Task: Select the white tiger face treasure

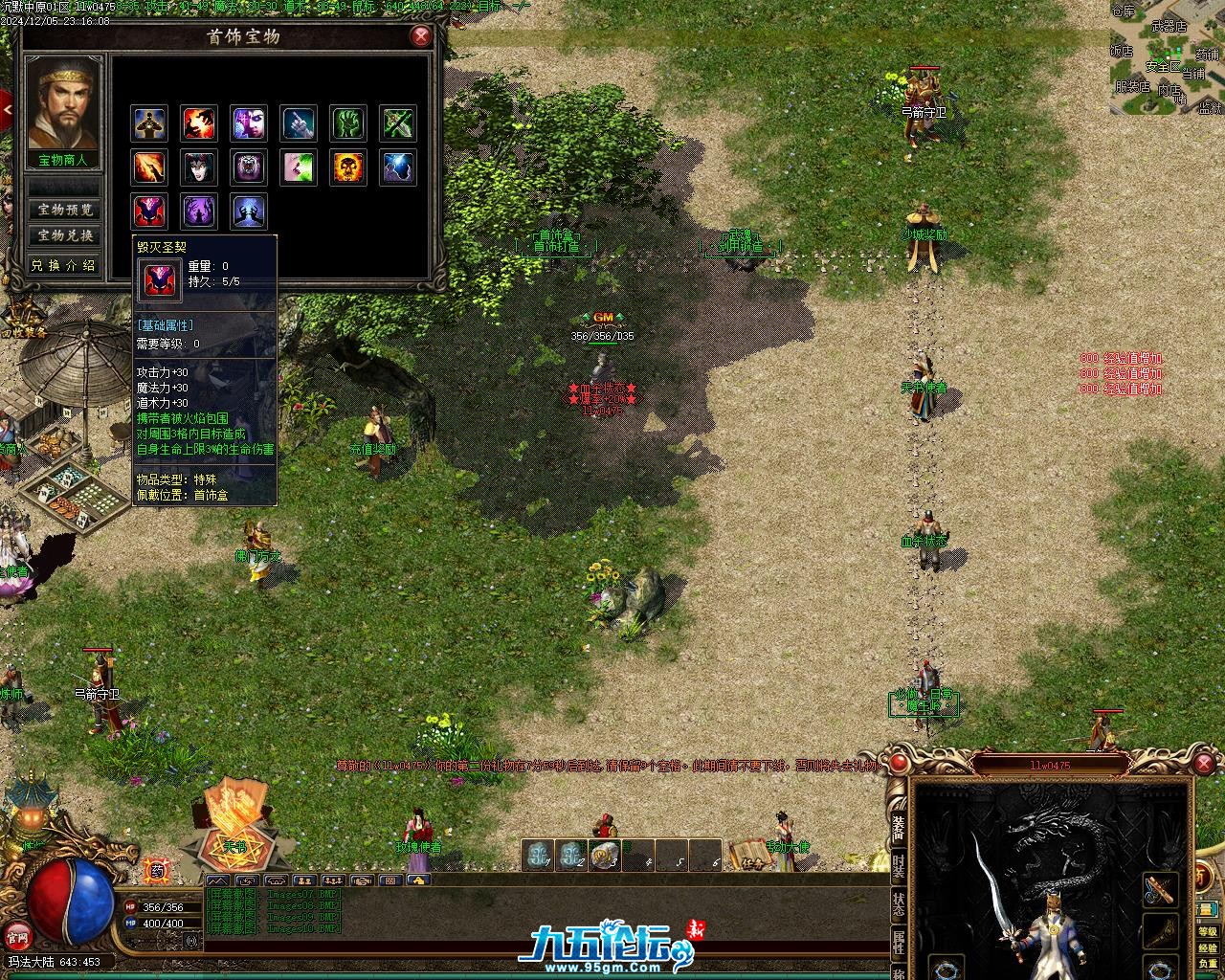Action: pyautogui.click(x=249, y=167)
